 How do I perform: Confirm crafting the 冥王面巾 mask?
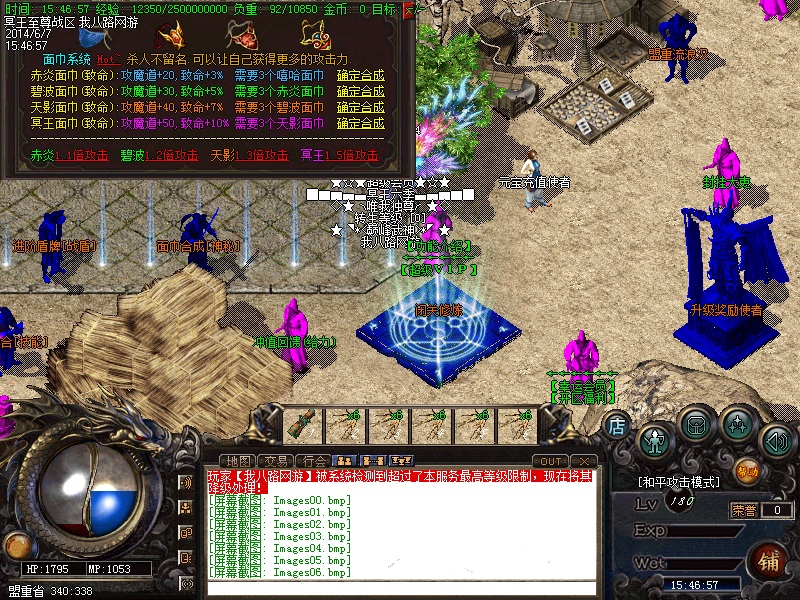pos(360,123)
